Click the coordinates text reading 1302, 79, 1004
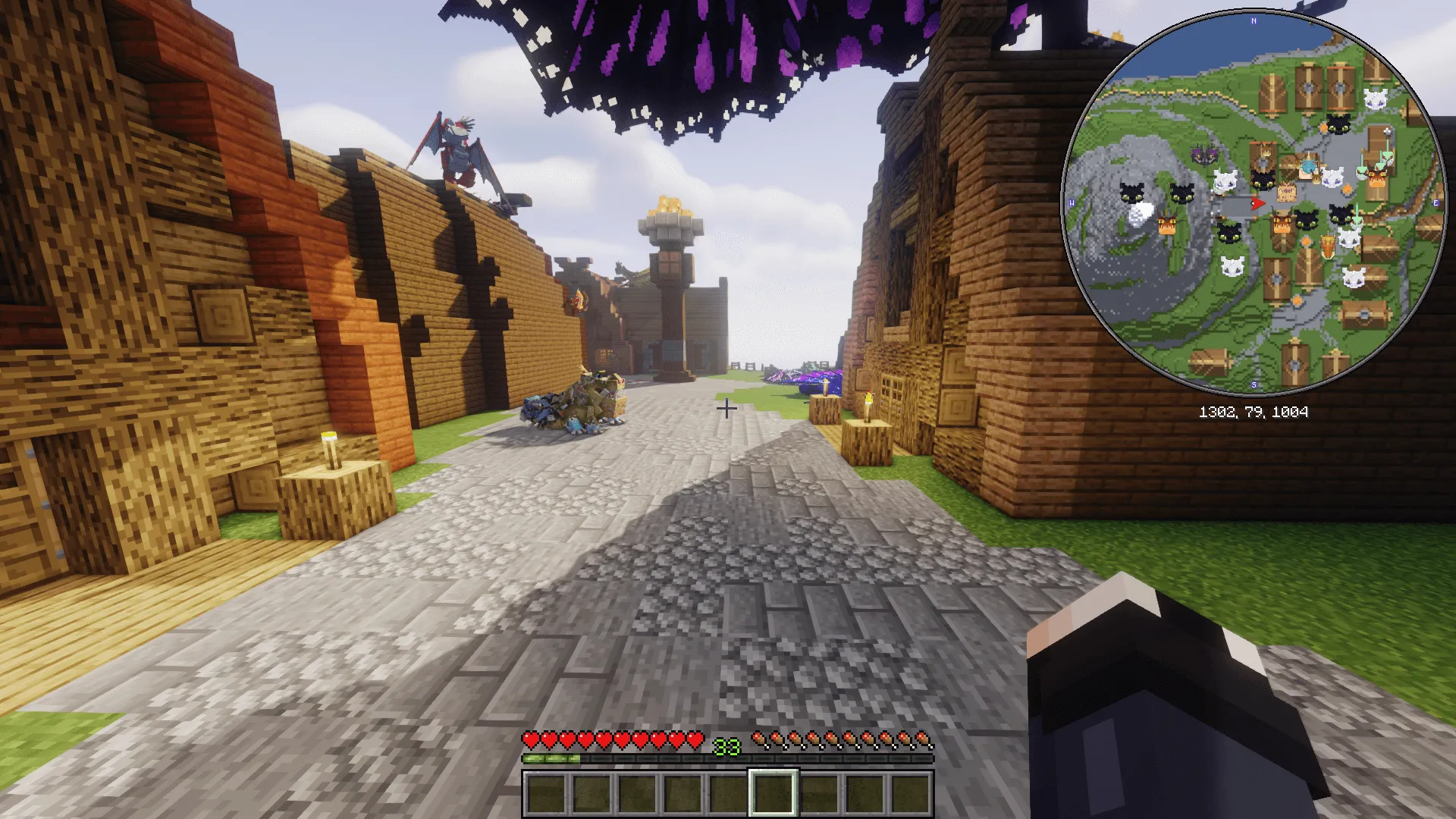Viewport: 1456px width, 819px height. click(1254, 413)
